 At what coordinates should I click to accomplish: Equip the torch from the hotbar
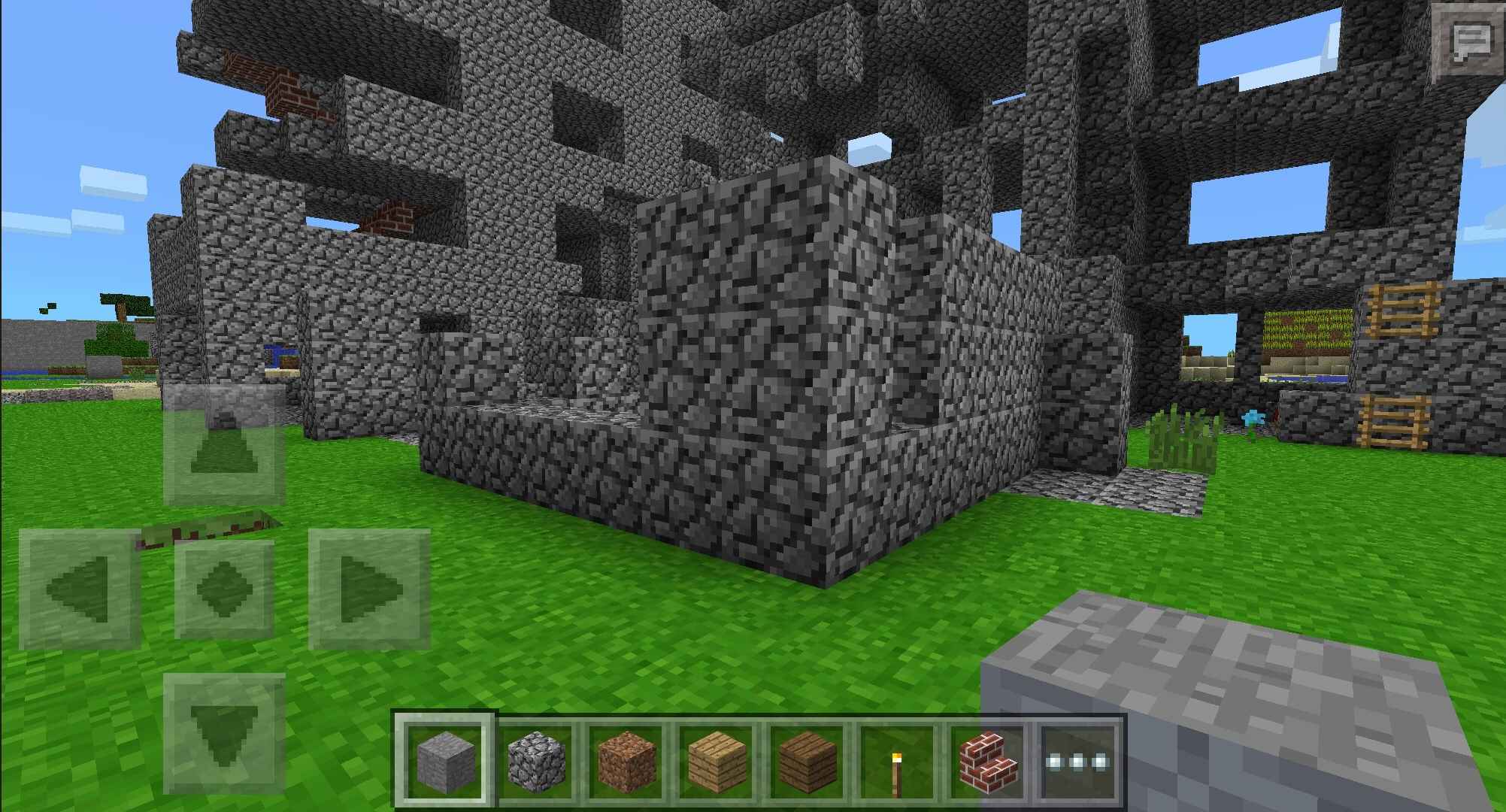click(897, 758)
